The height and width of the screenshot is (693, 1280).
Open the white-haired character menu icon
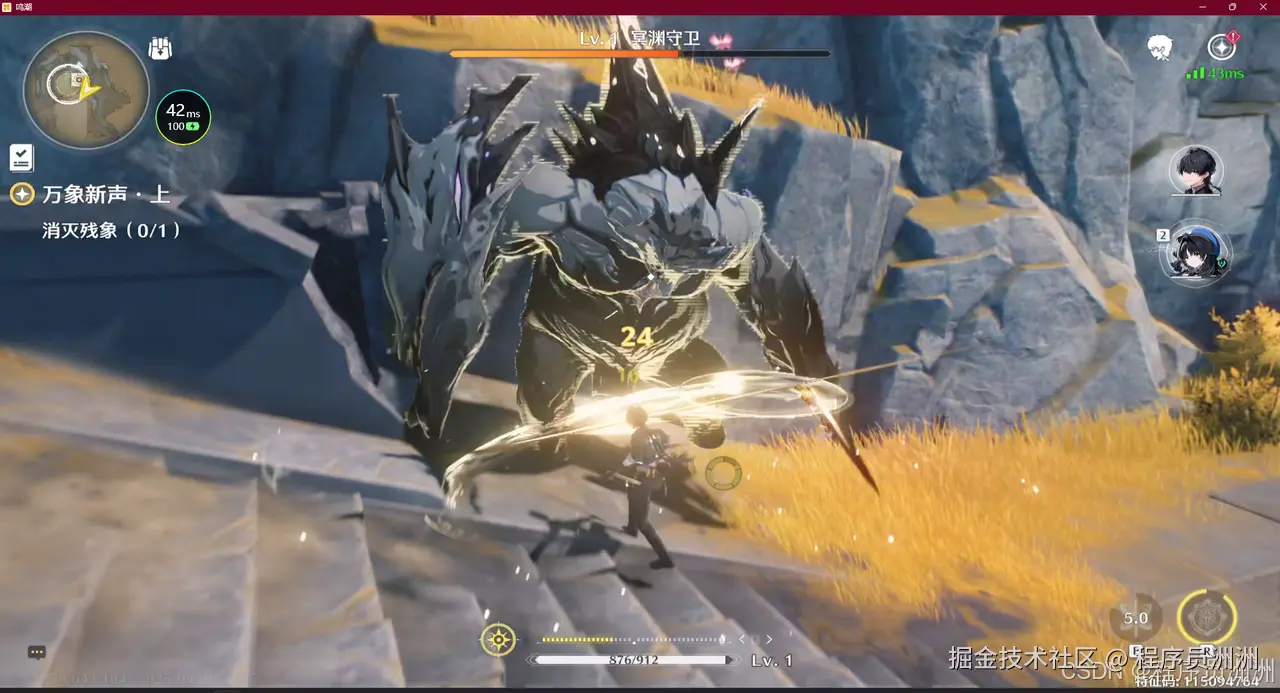(x=1159, y=47)
